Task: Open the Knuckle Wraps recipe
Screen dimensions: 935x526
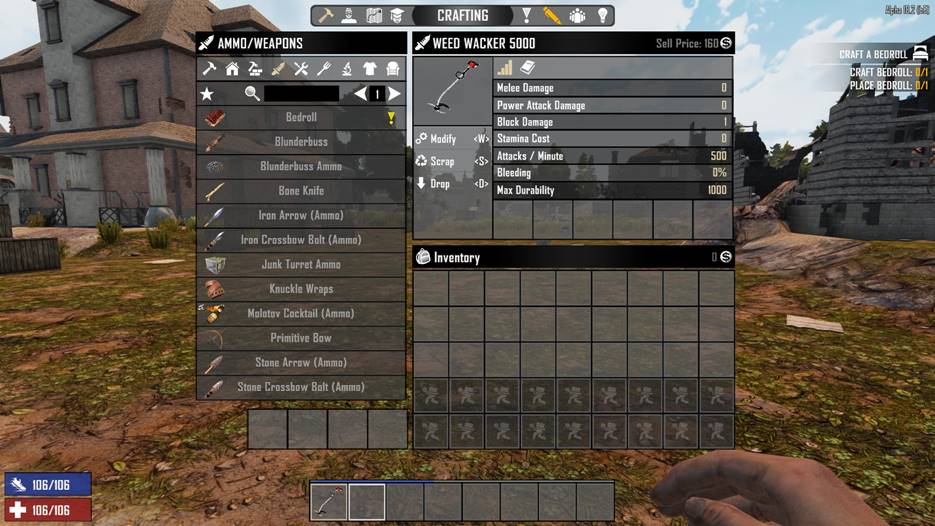Action: coord(301,289)
